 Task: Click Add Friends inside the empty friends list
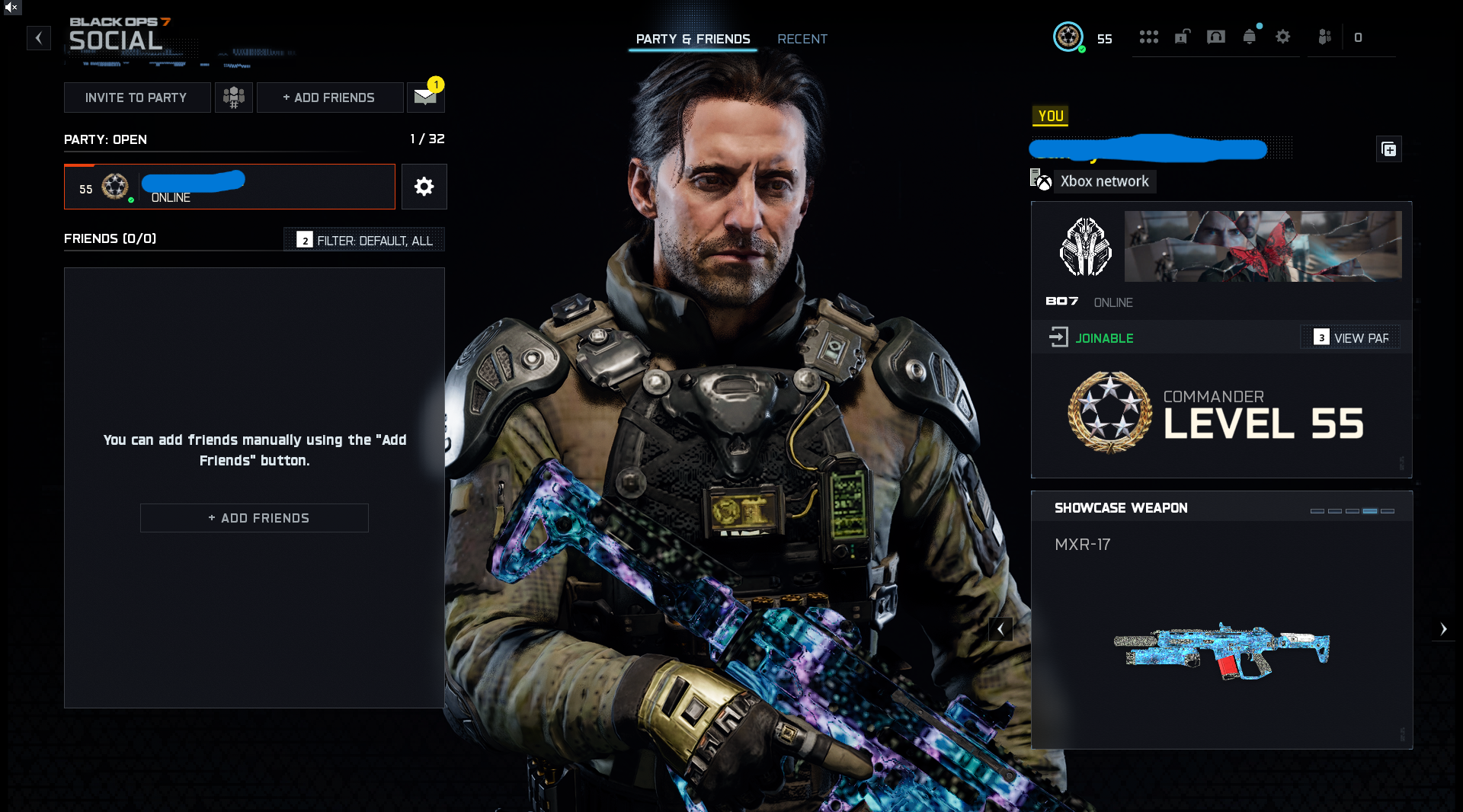tap(255, 518)
